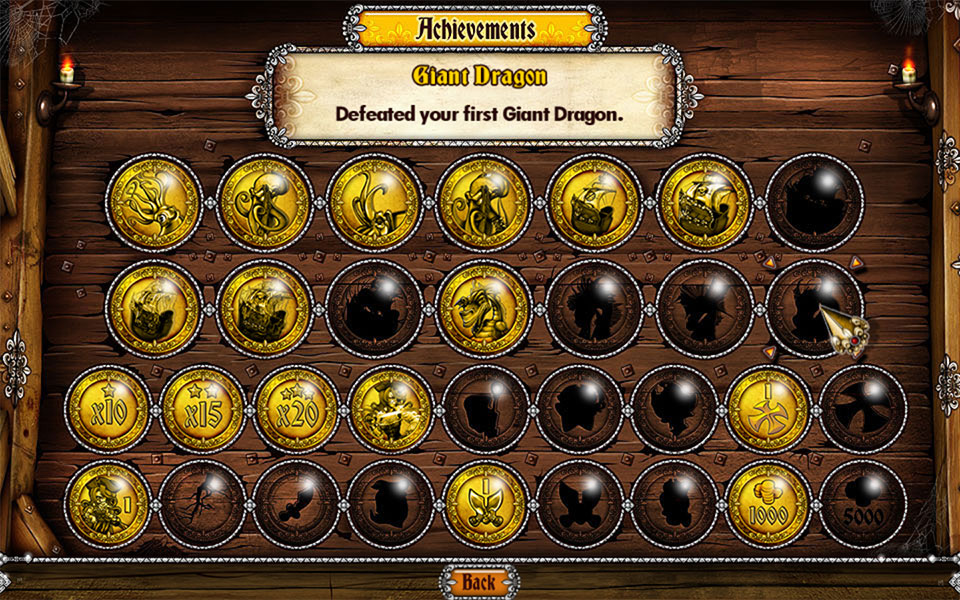
Task: Click the gold windmill-blade achievement medal
Action: point(767,409)
